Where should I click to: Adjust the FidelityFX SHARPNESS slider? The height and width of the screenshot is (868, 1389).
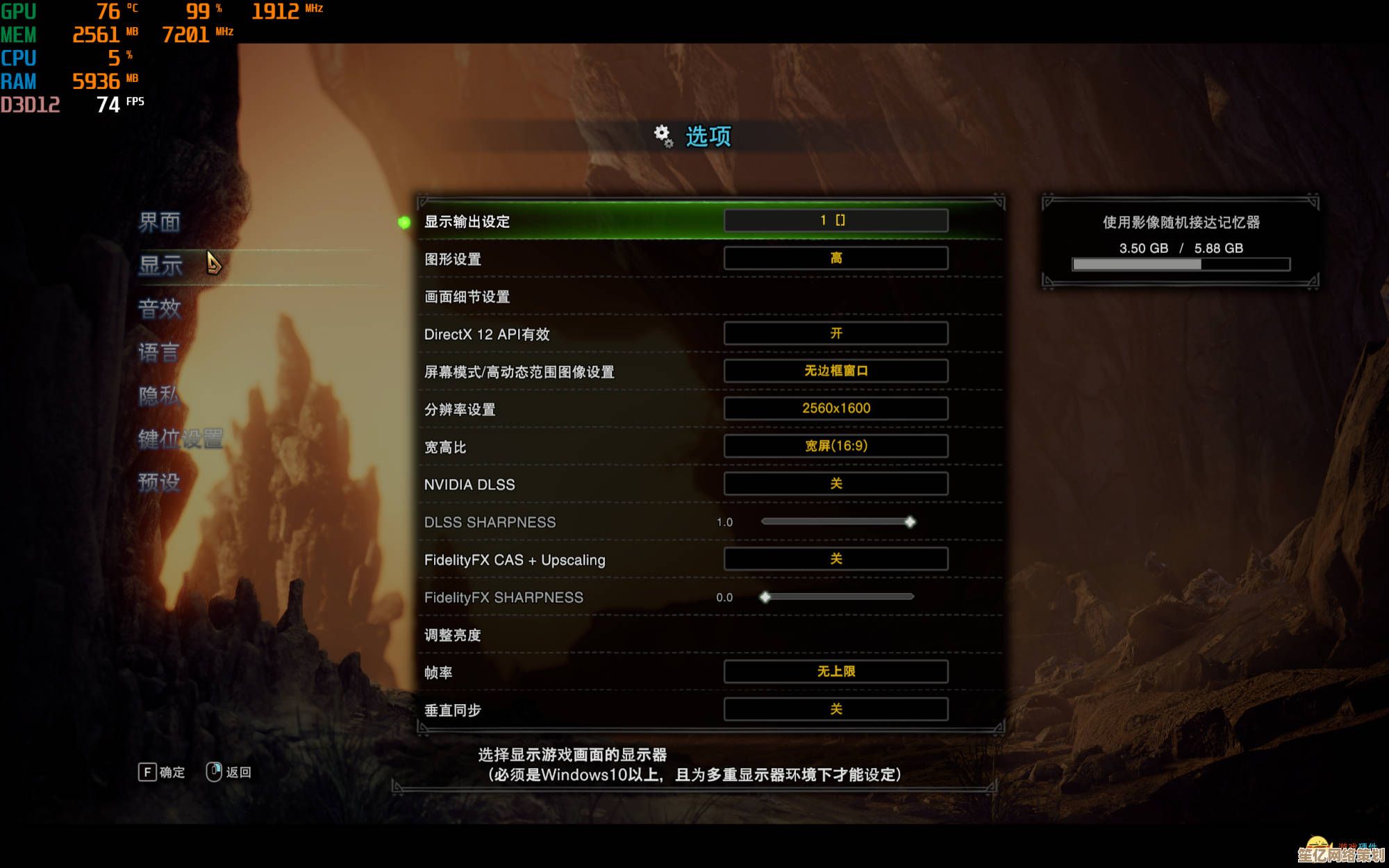(x=765, y=597)
